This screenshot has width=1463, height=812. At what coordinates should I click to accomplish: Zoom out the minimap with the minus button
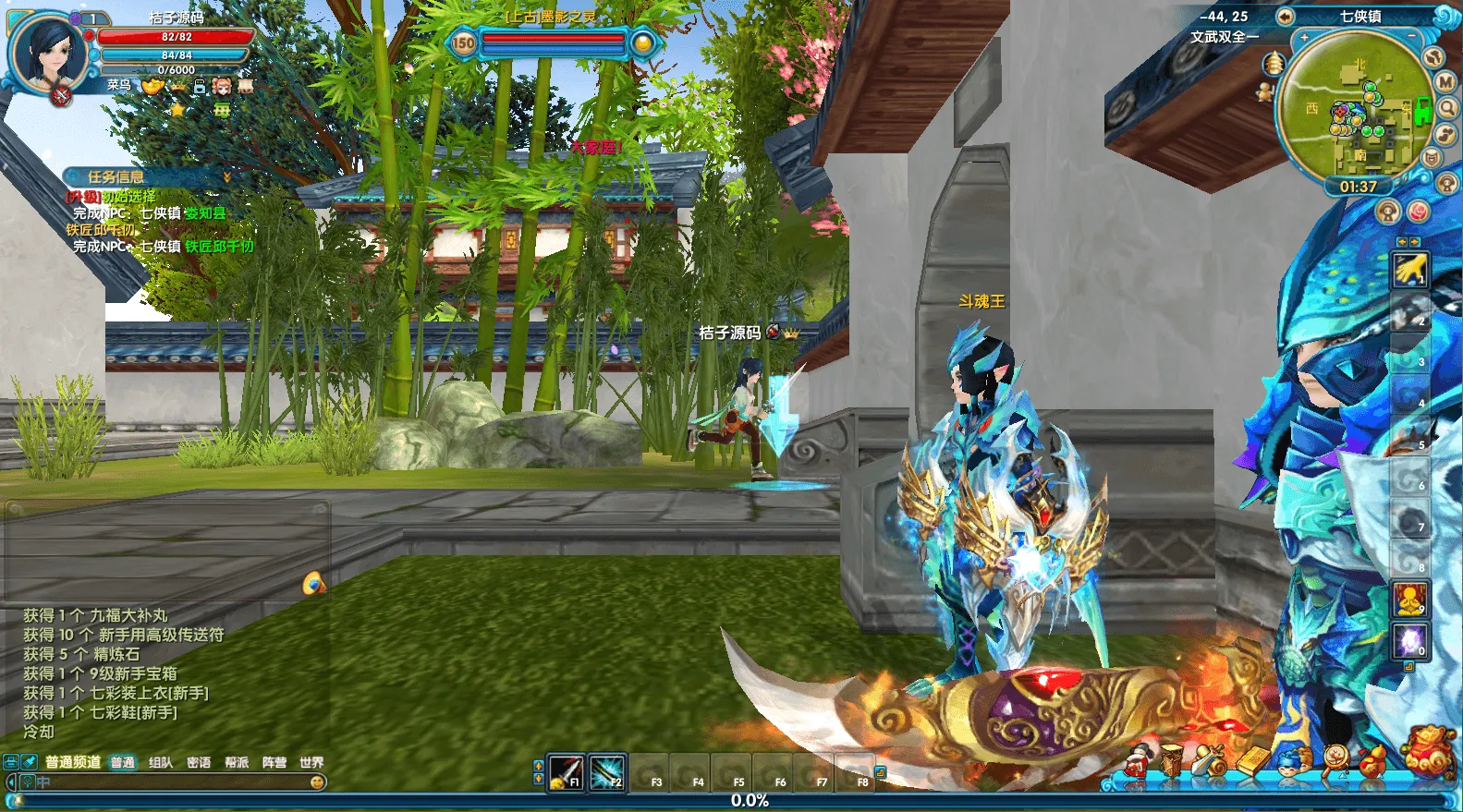(x=1411, y=37)
